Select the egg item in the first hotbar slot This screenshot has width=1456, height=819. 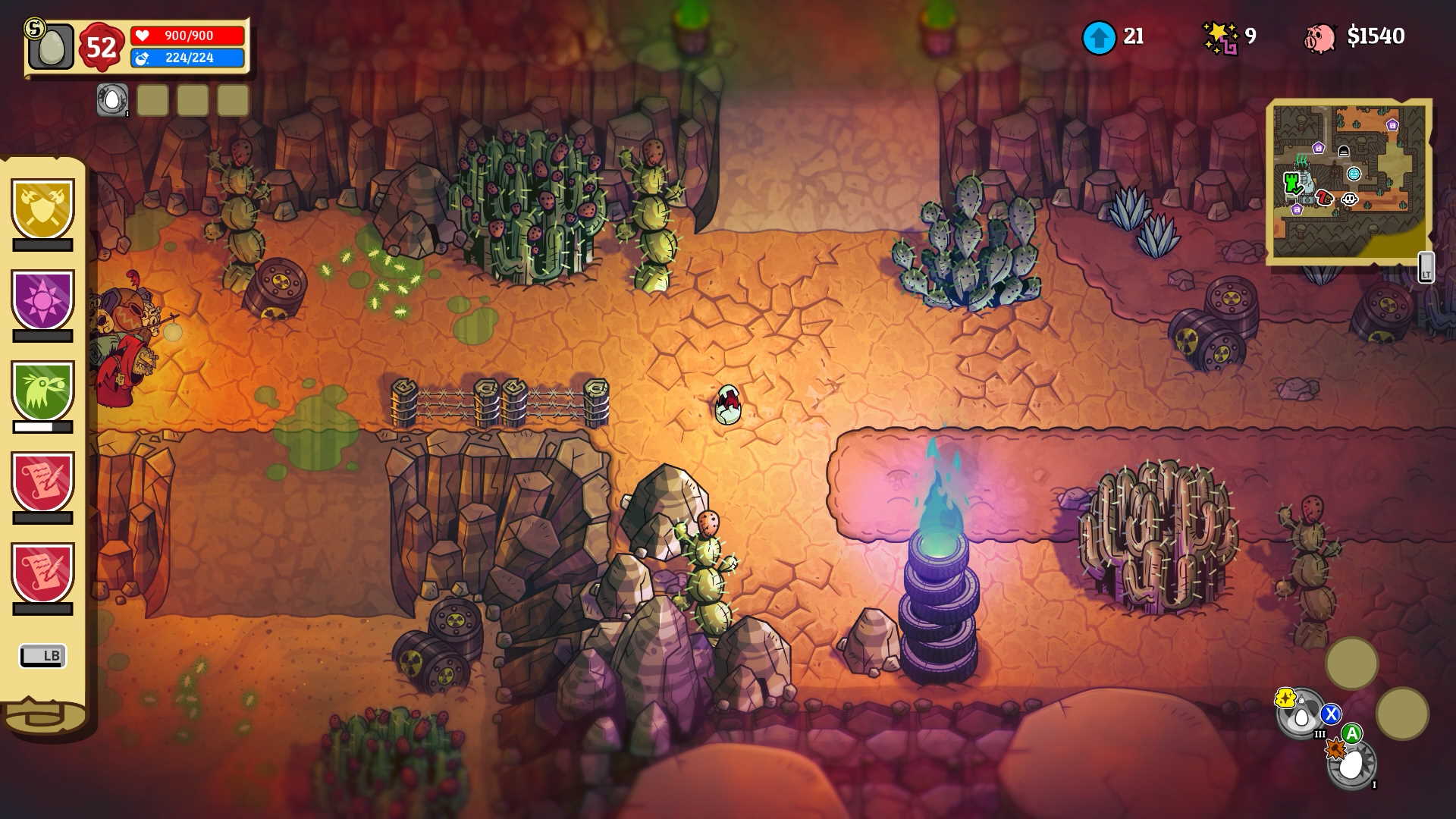[x=111, y=99]
